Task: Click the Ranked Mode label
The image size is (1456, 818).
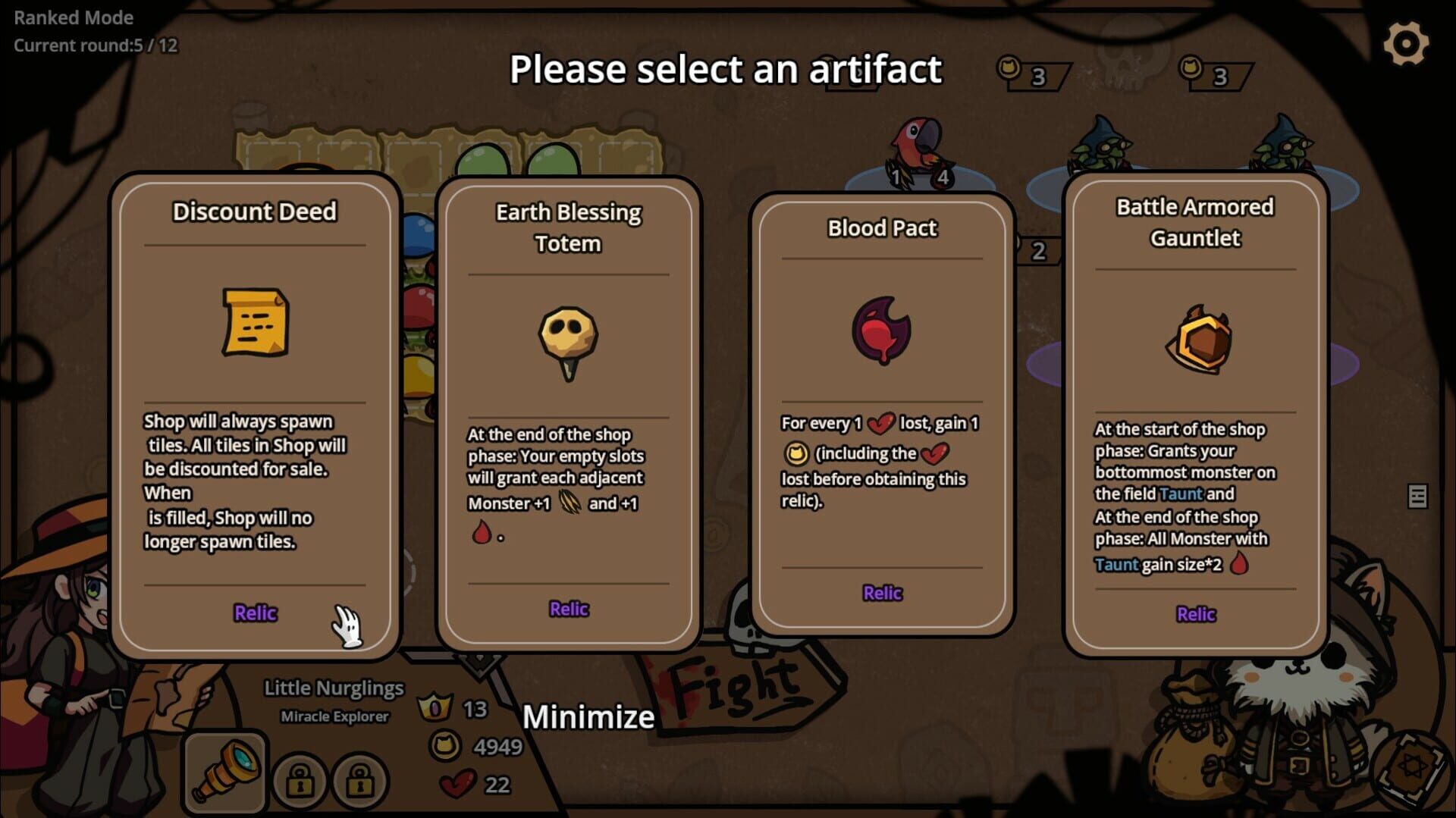Action: coord(73,18)
